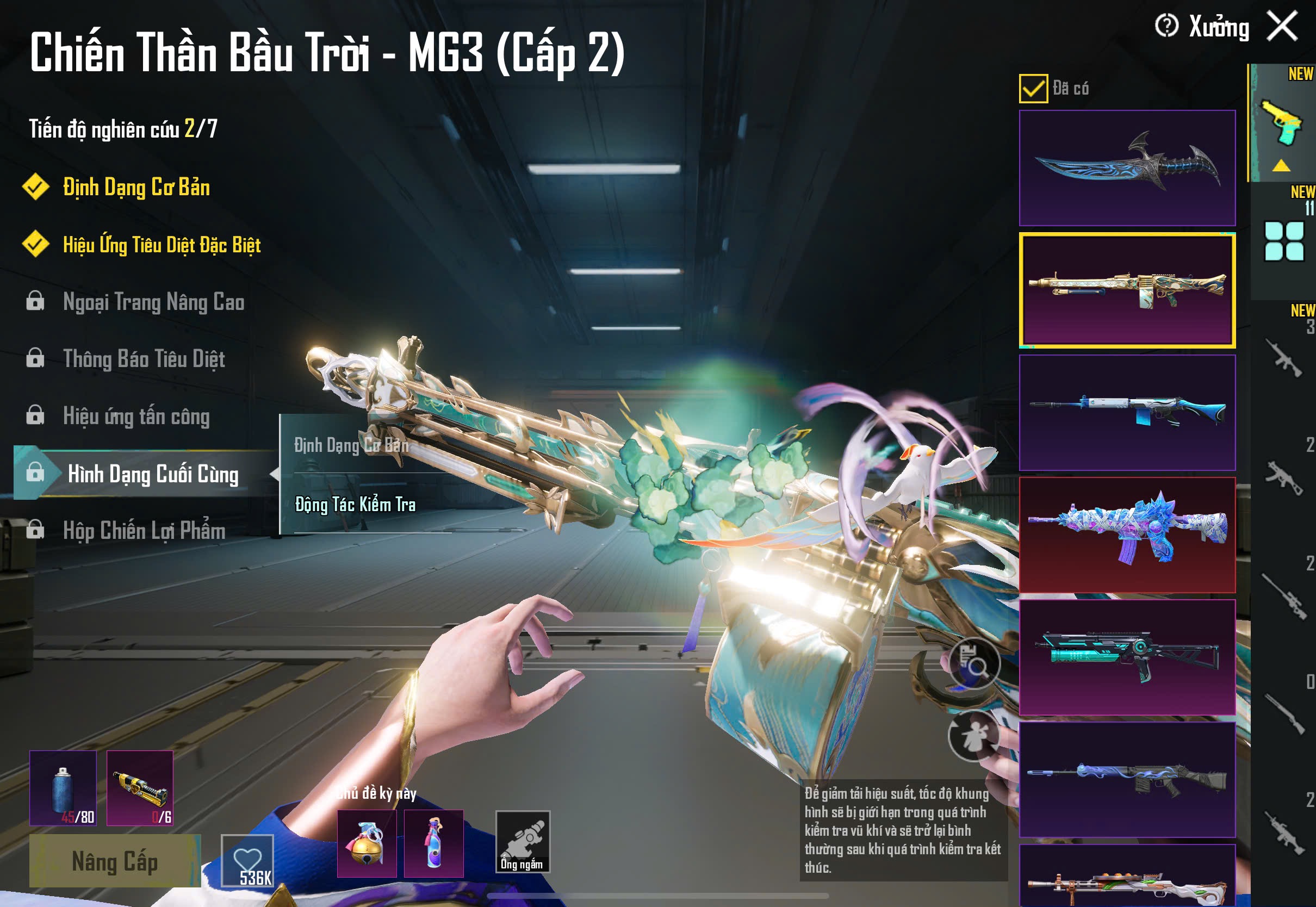Screen dimensions: 1316x907
Task: Close the workshop screen with the X
Action: point(1282,26)
